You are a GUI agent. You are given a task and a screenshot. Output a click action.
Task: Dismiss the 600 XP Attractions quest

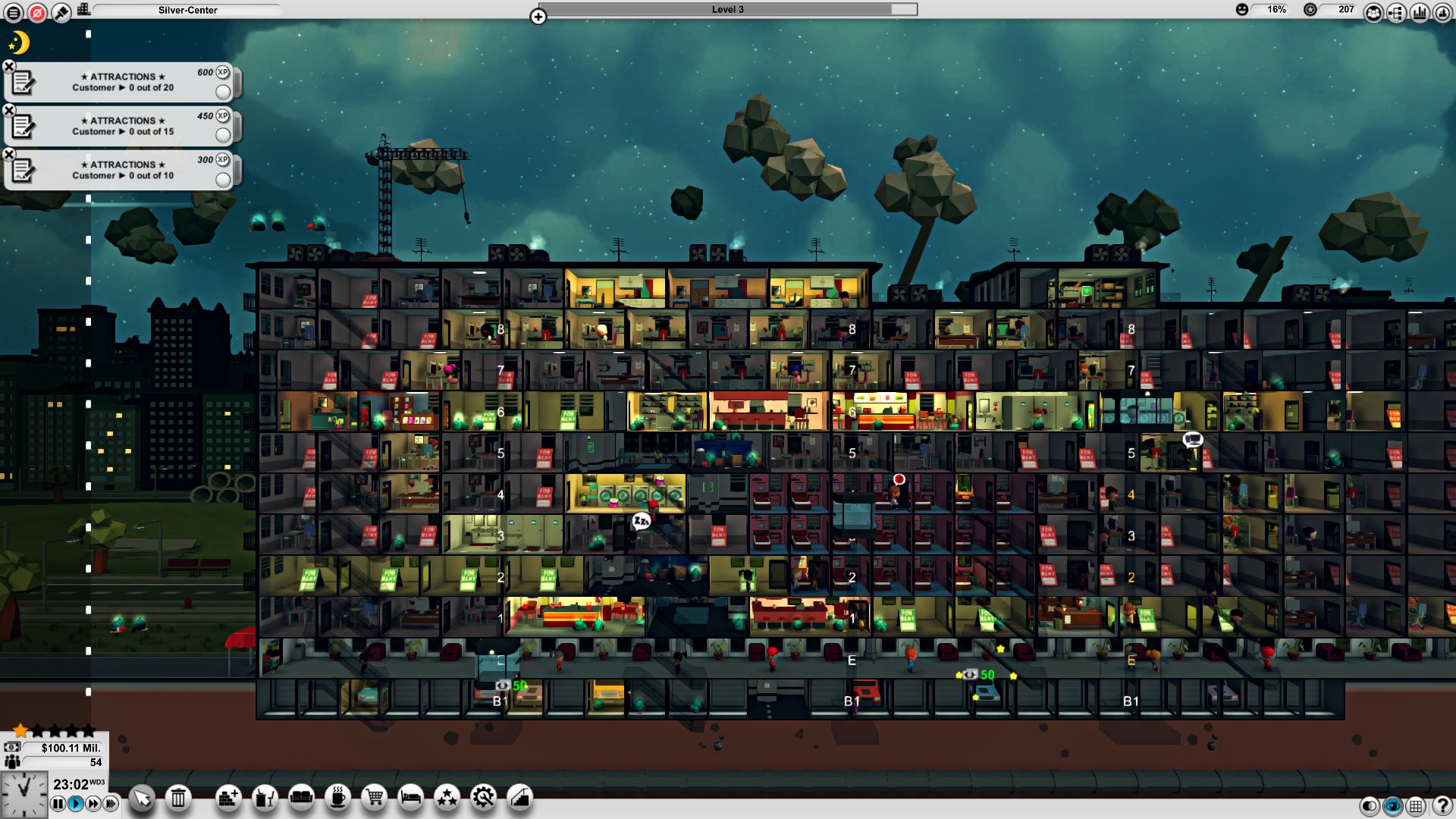click(8, 67)
